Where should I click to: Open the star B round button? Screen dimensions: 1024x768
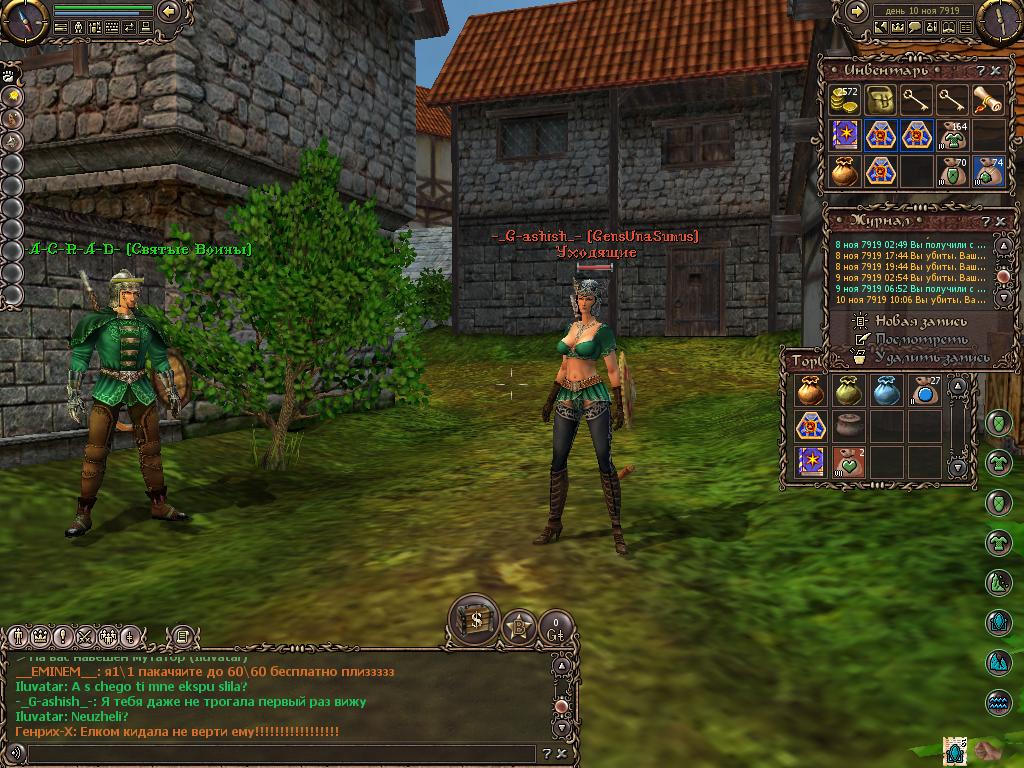click(x=519, y=627)
